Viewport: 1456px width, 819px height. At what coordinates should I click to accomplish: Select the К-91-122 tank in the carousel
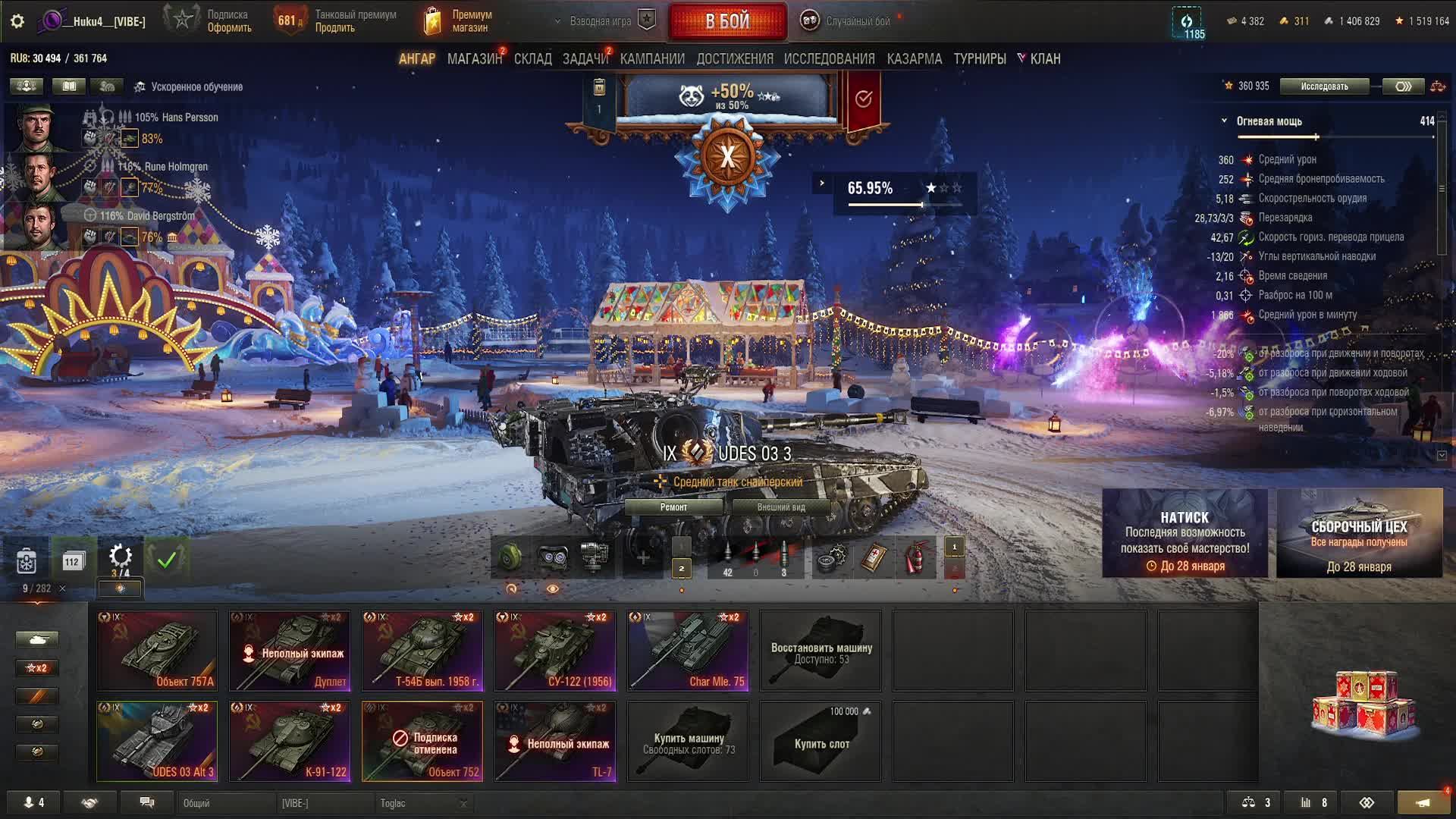tap(290, 741)
